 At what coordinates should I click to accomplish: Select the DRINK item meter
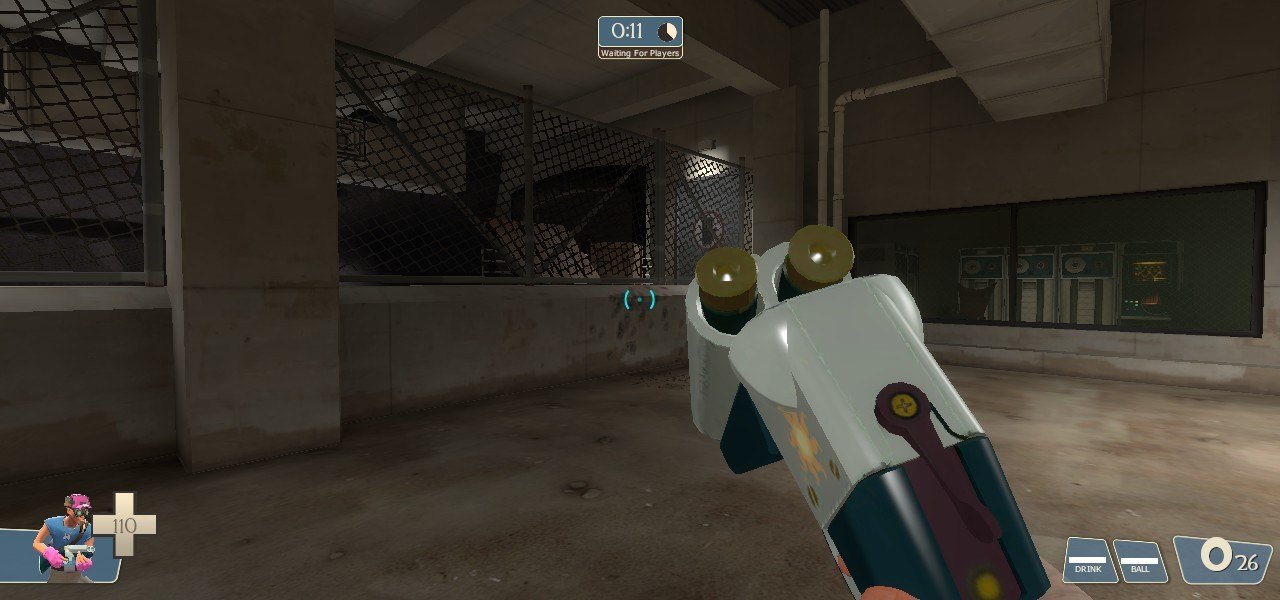tap(1089, 560)
